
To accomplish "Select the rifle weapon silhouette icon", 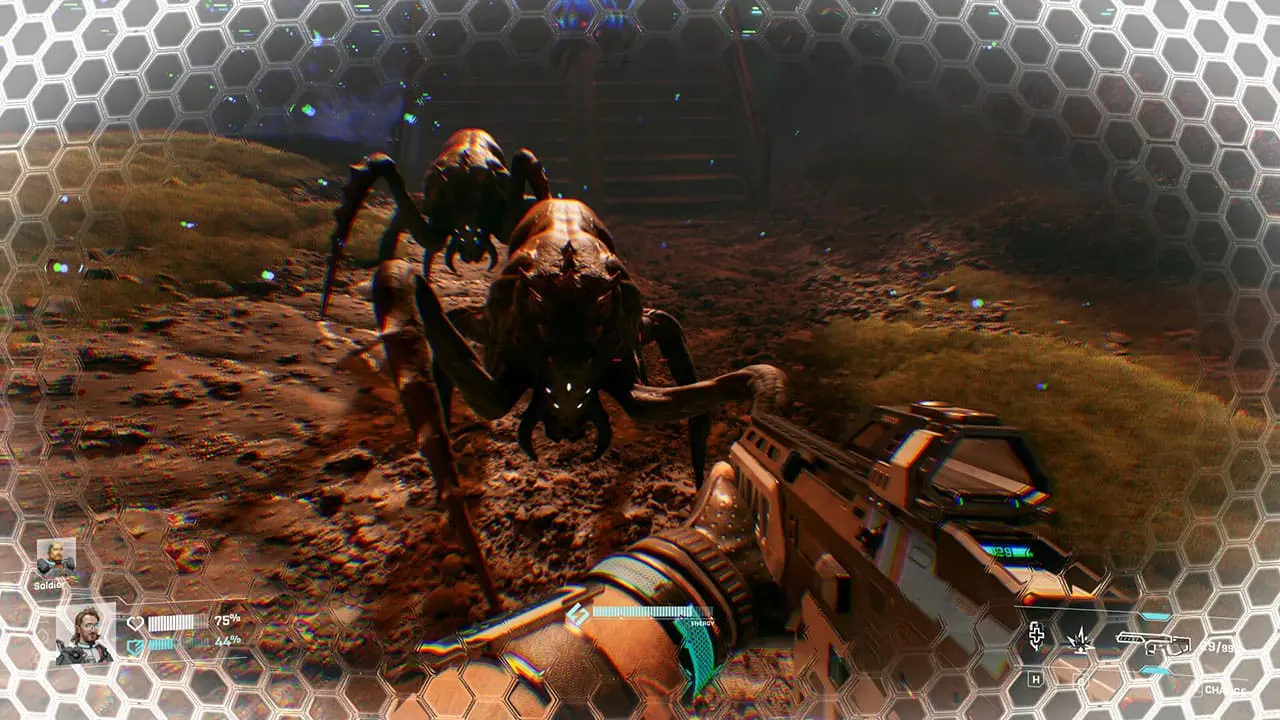I will coord(1155,645).
